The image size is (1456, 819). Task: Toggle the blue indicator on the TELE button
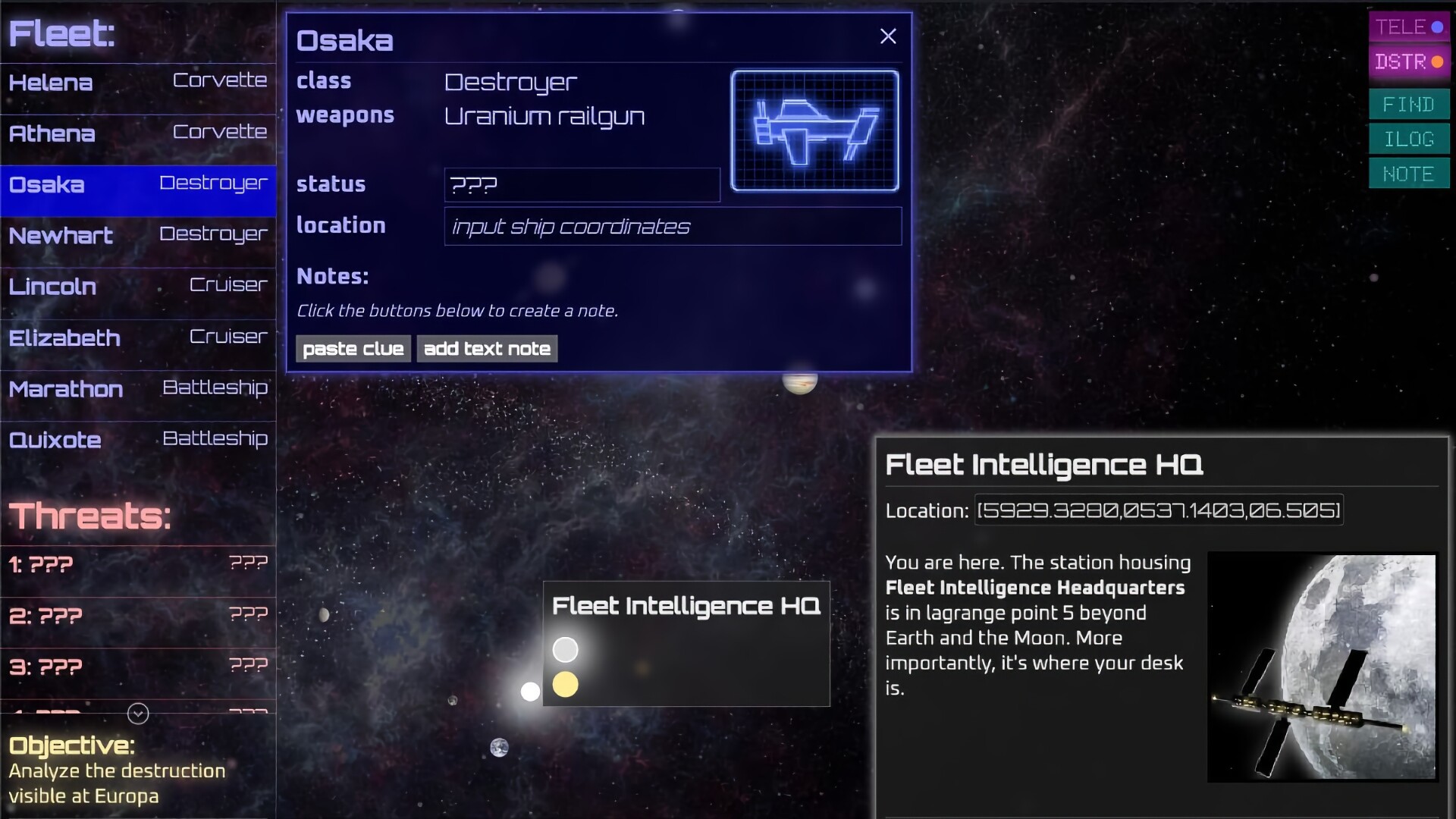click(1439, 26)
